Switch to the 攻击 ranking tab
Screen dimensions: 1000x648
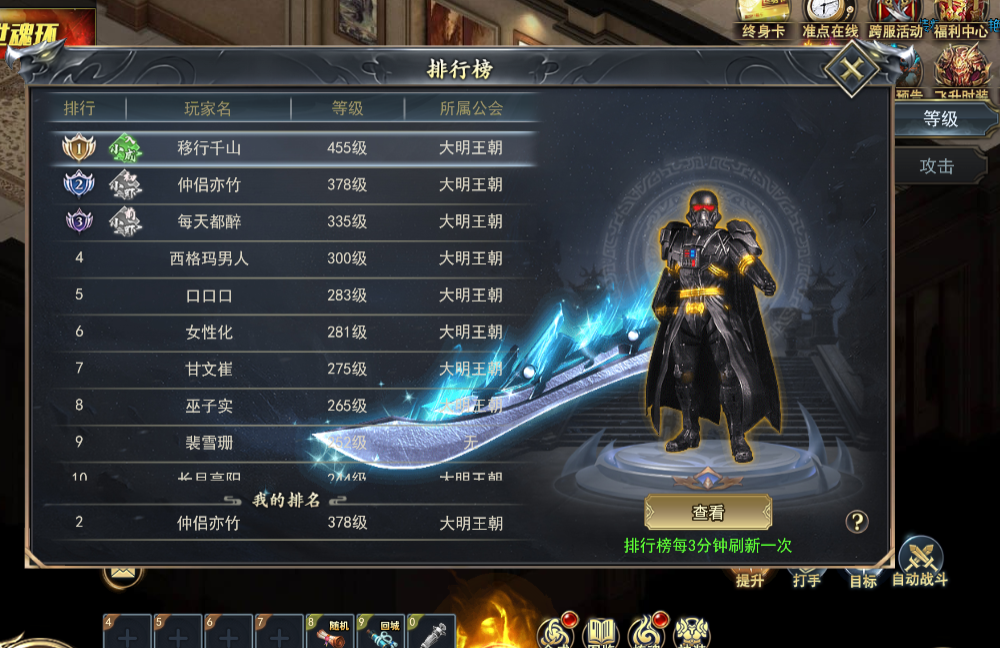pyautogui.click(x=937, y=166)
